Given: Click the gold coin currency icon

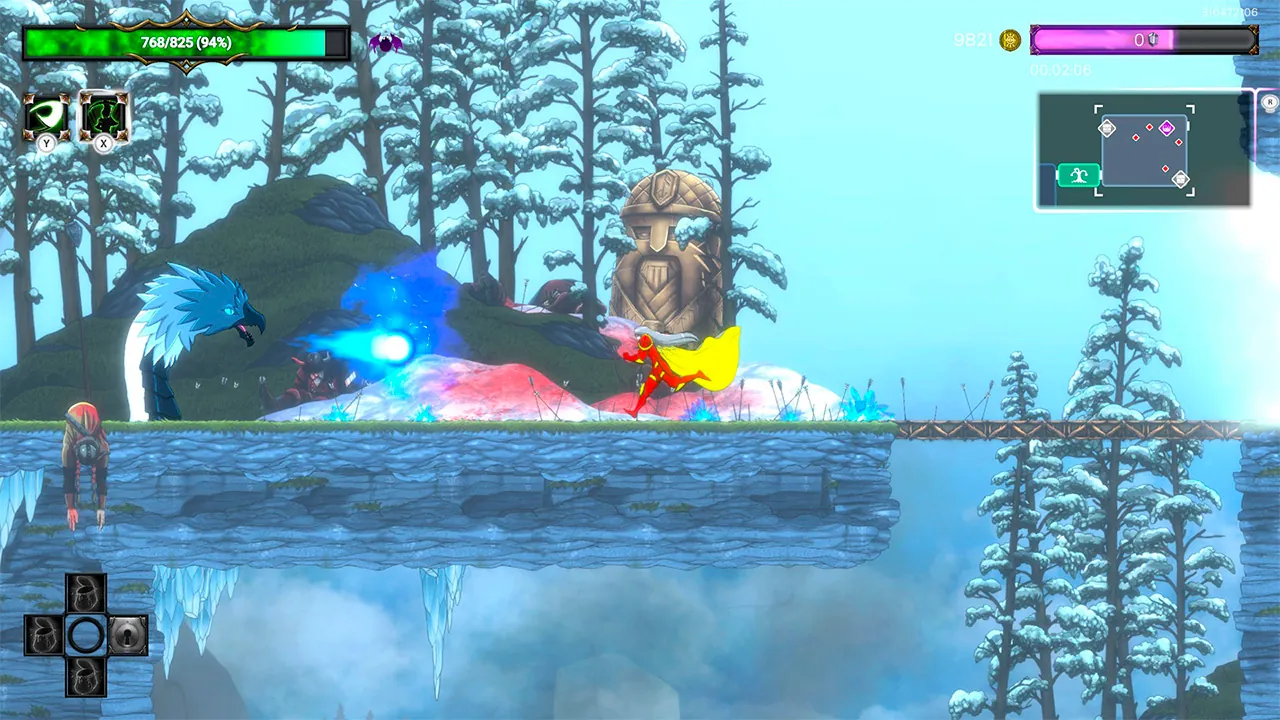Looking at the screenshot, I should tap(1008, 40).
